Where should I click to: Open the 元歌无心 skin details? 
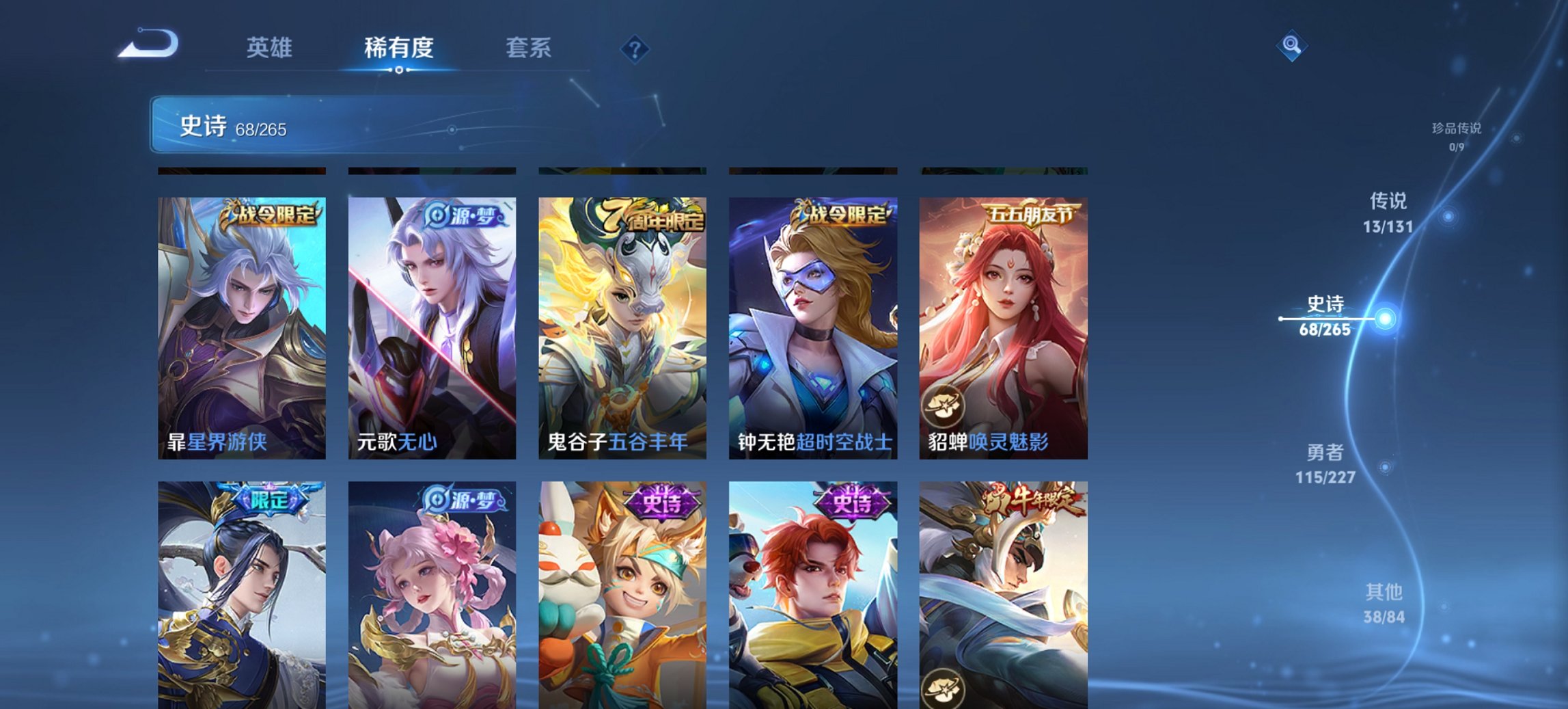(x=430, y=335)
